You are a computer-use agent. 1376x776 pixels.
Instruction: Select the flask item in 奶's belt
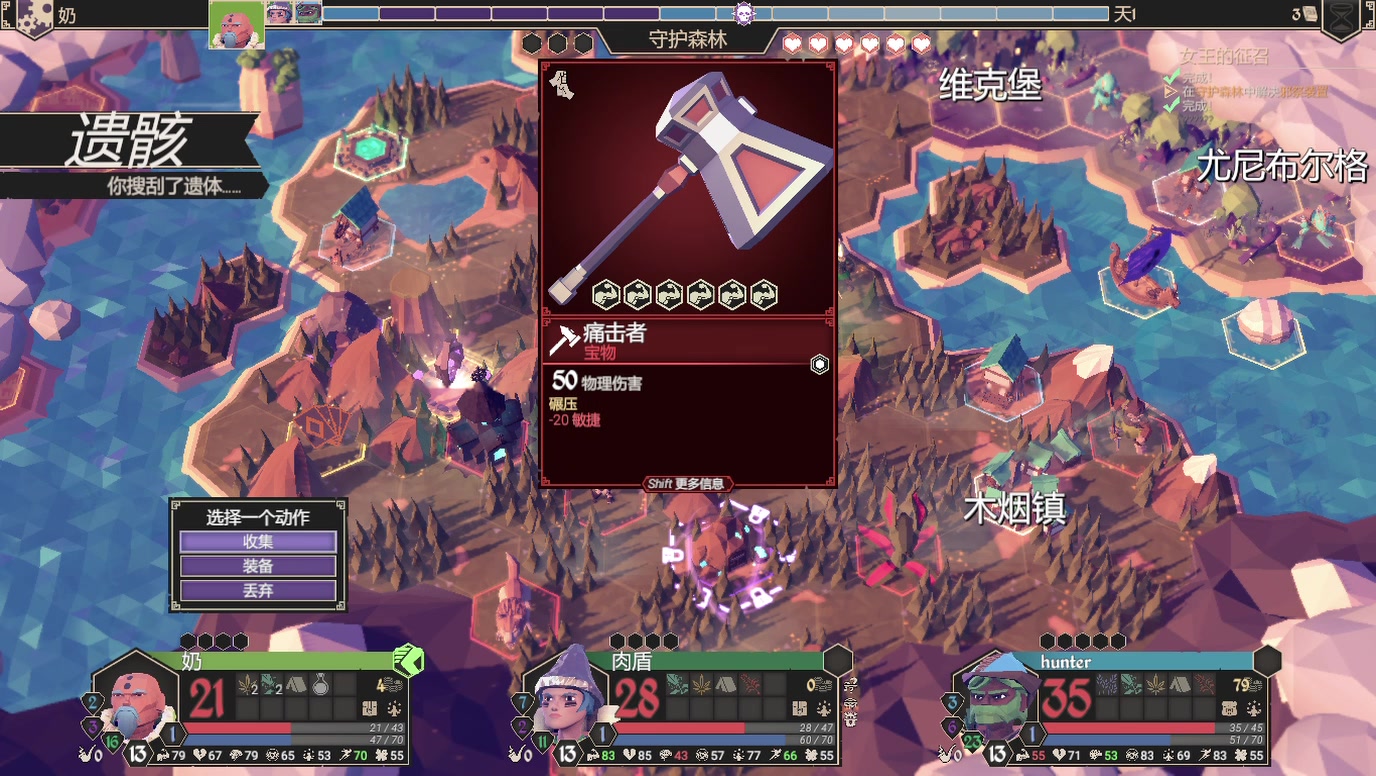point(321,684)
